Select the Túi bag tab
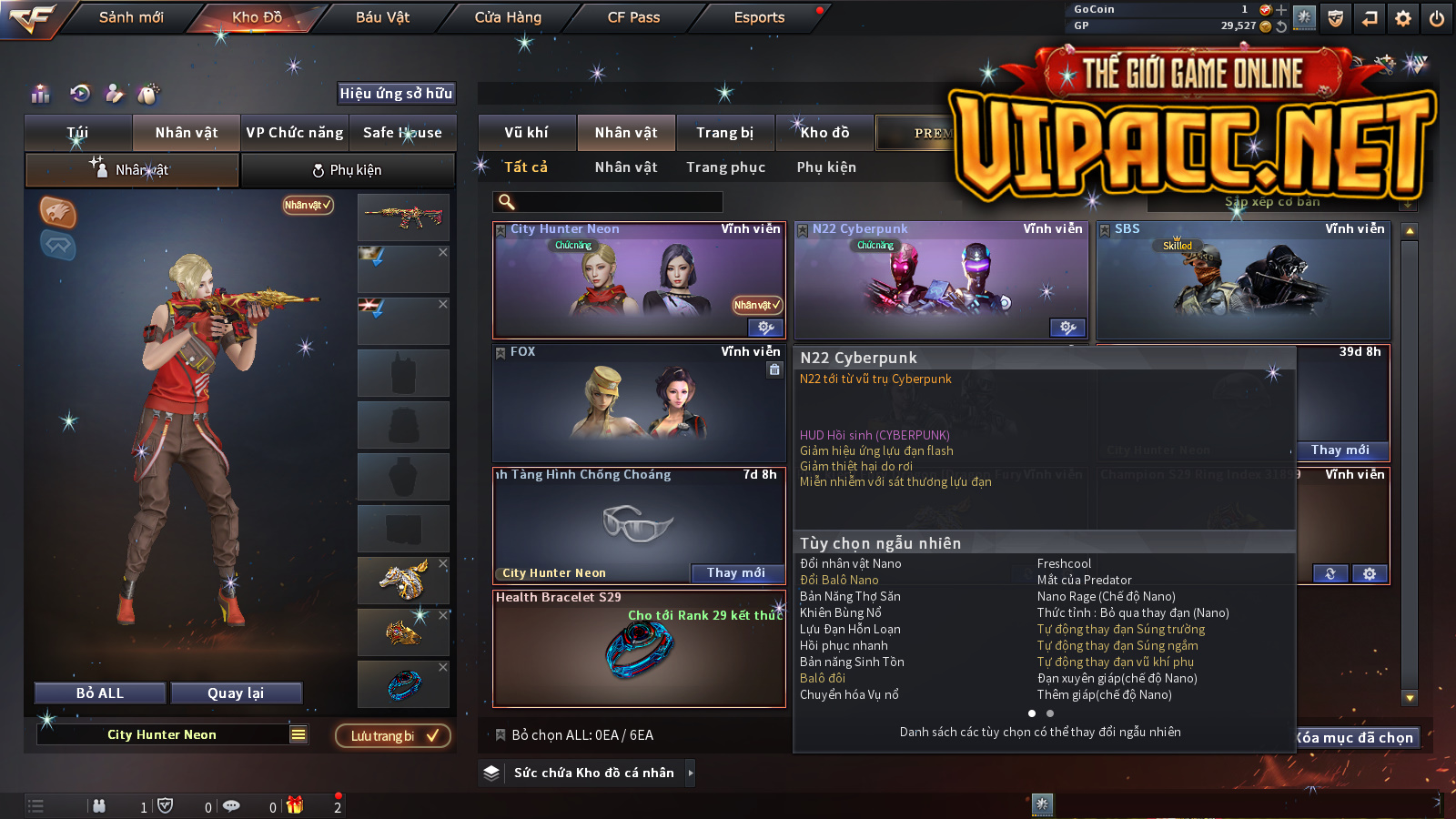 tap(78, 133)
